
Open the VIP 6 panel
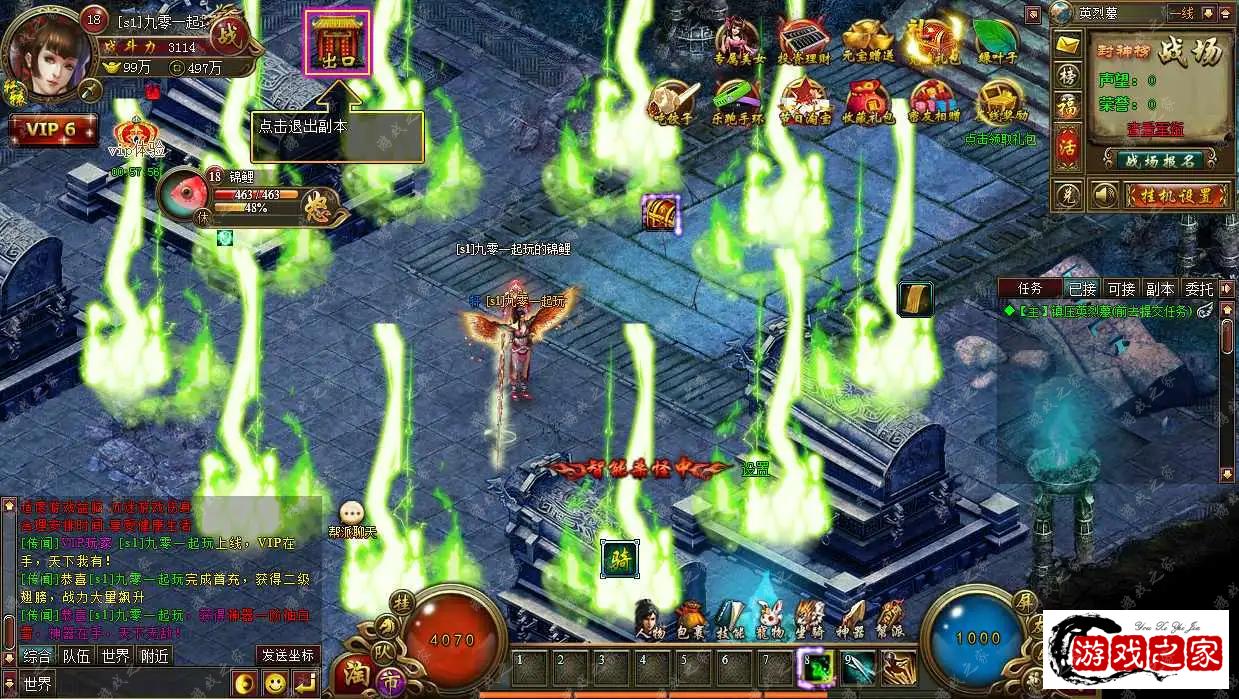(x=52, y=130)
